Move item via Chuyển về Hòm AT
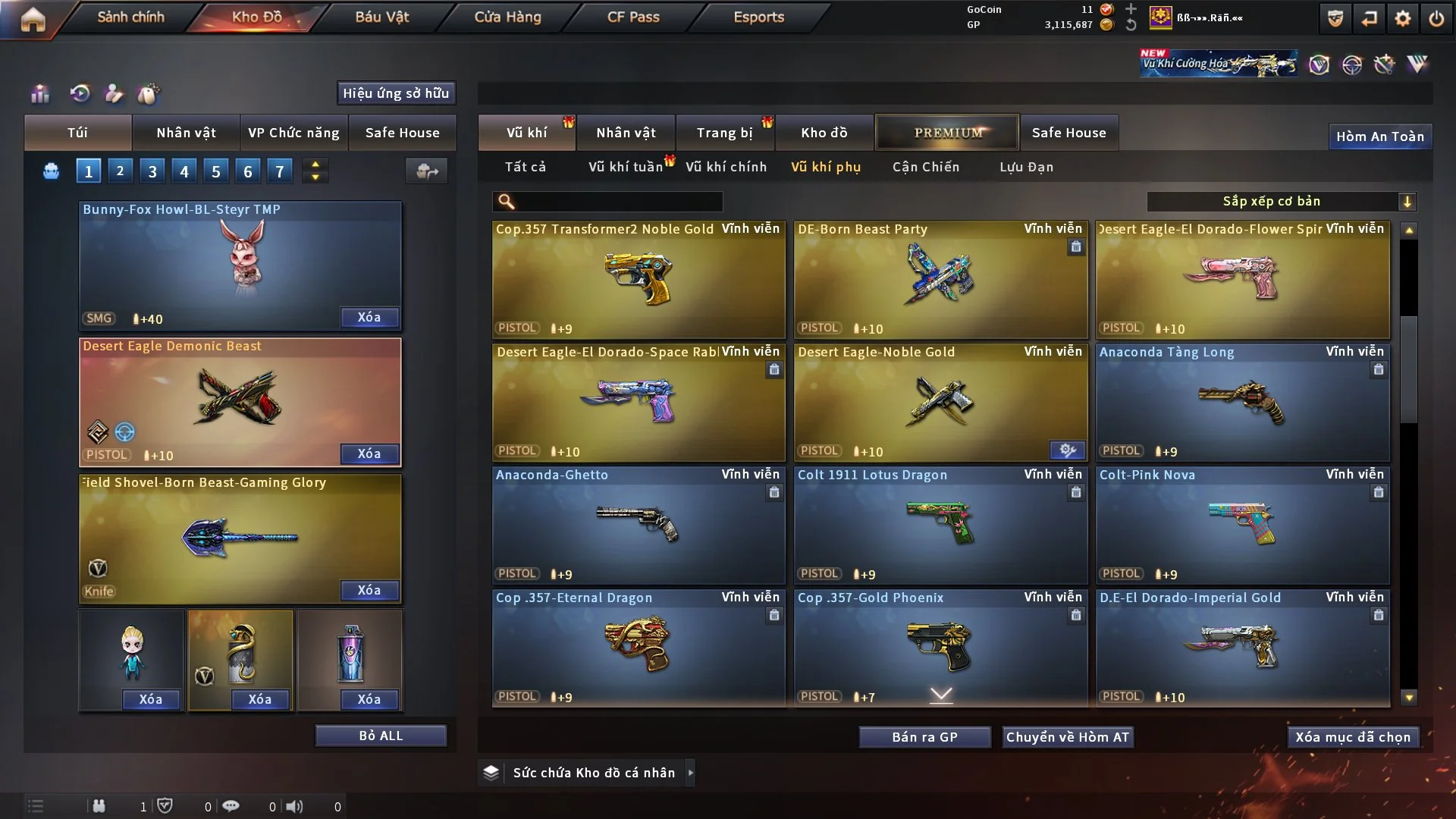This screenshot has height=819, width=1456. pyautogui.click(x=1067, y=737)
